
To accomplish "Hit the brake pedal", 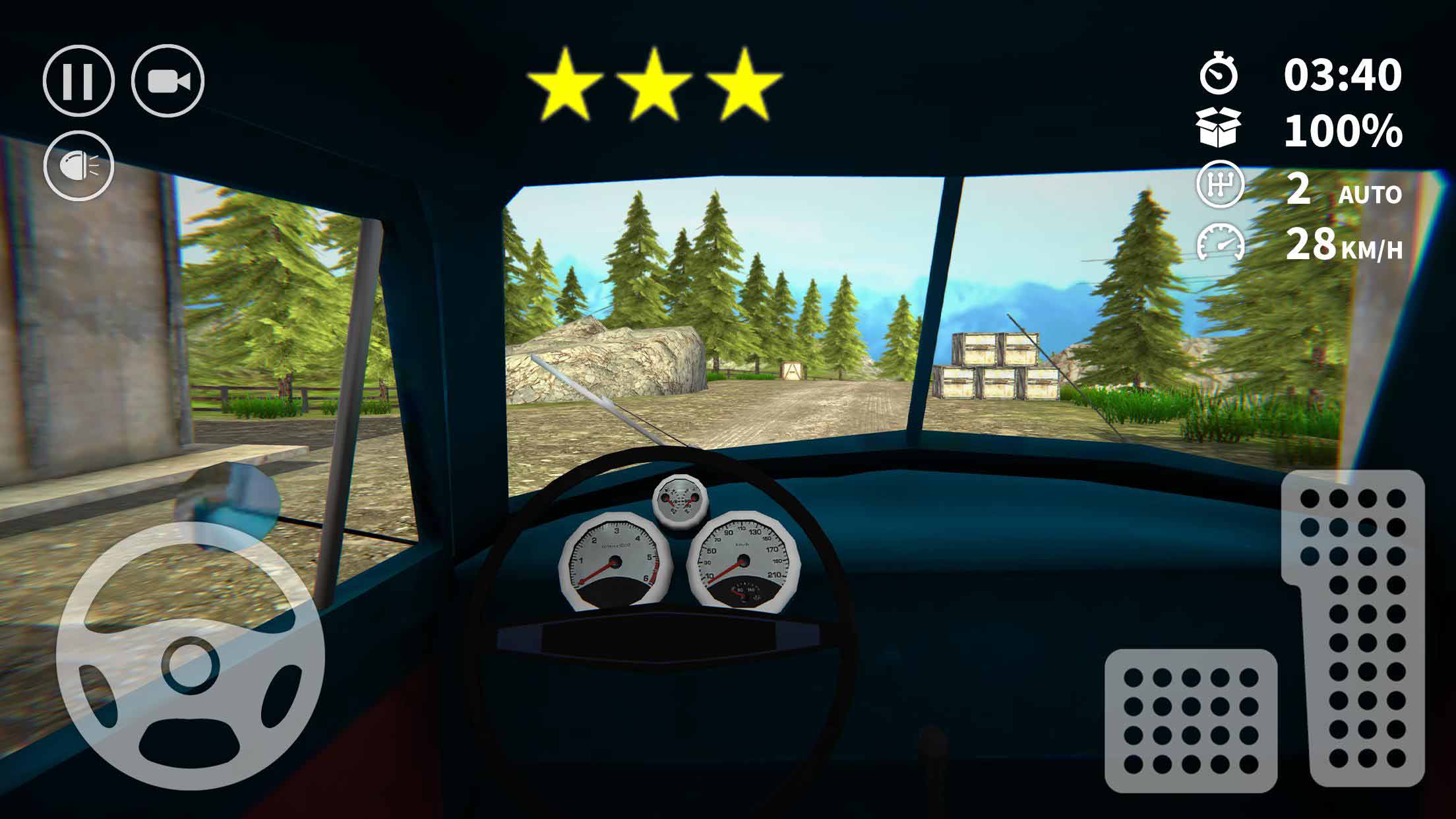I will point(1191,720).
